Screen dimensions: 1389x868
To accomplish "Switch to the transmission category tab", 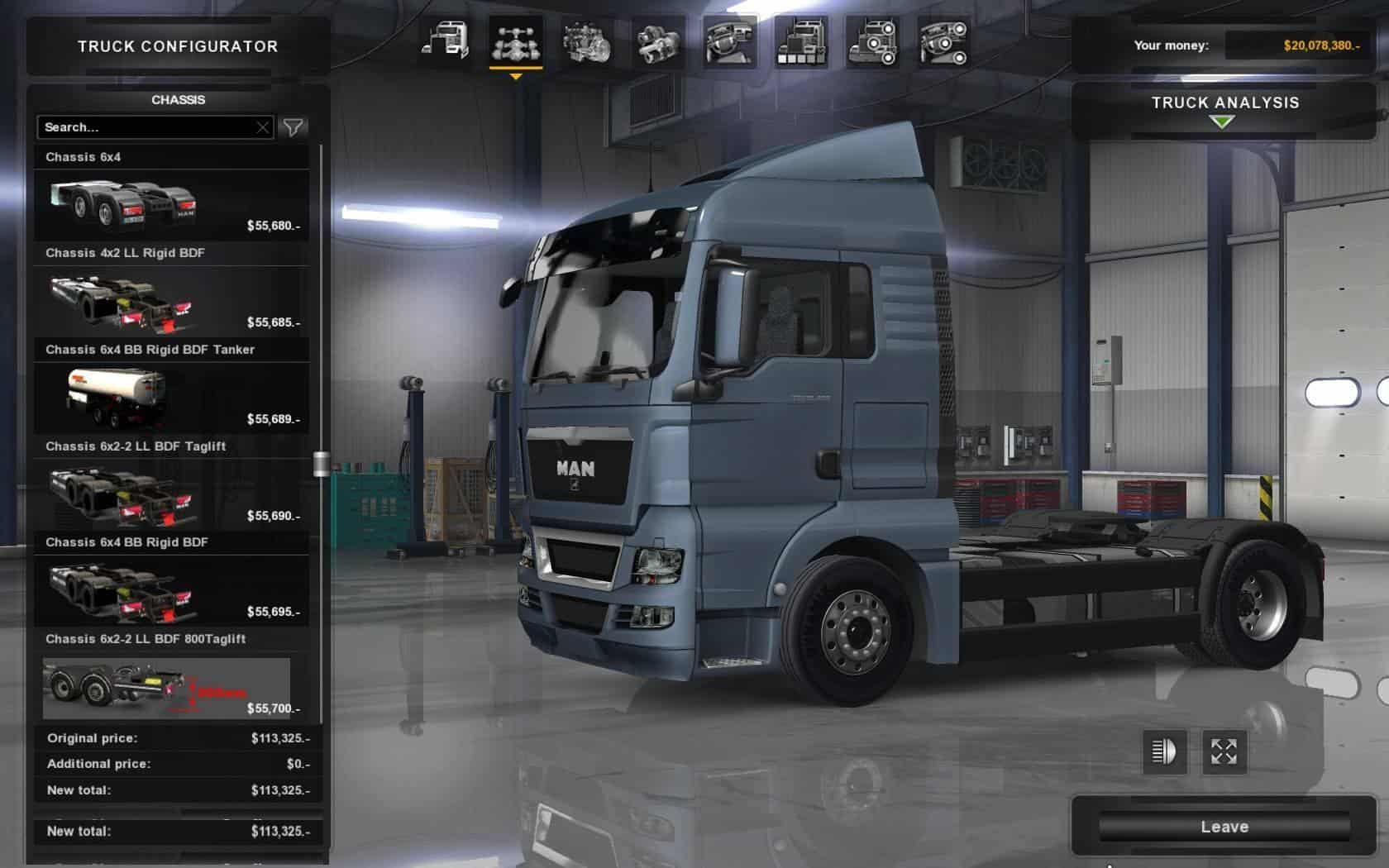I will (x=658, y=42).
